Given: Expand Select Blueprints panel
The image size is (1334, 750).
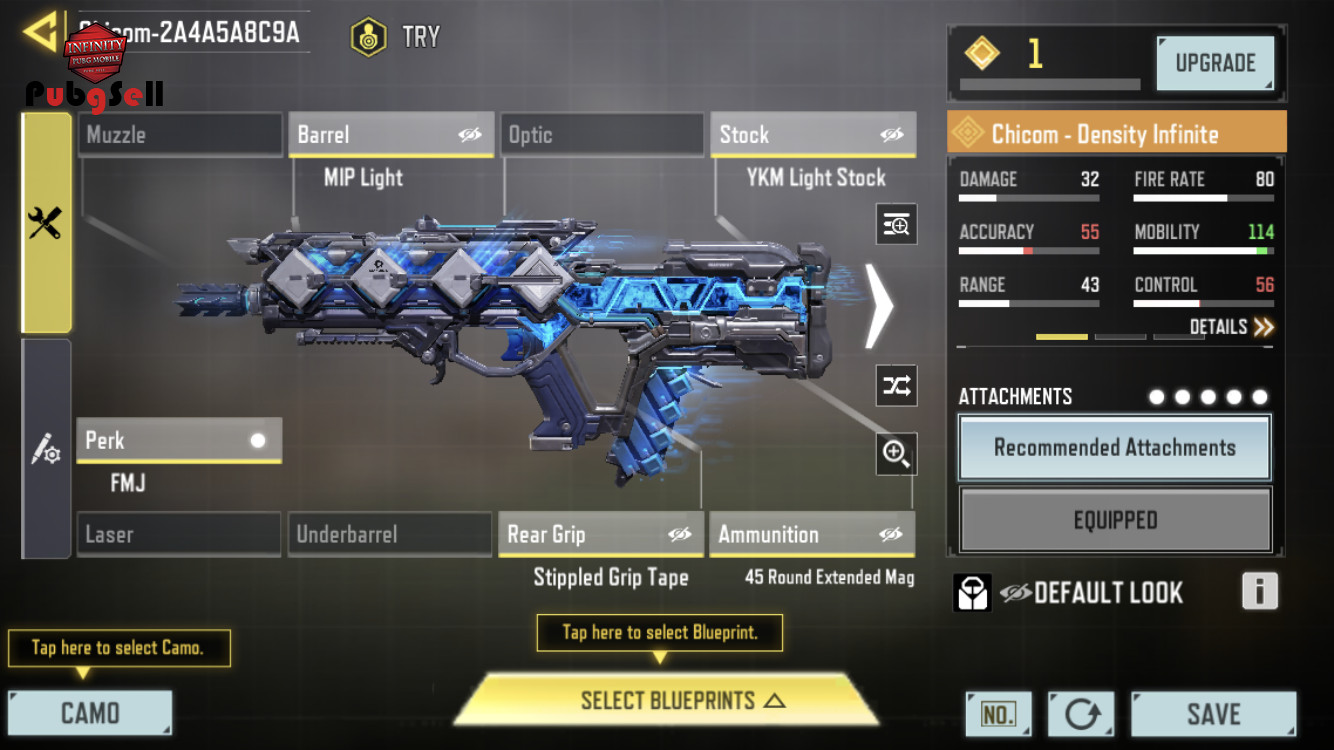Looking at the screenshot, I should 668,700.
